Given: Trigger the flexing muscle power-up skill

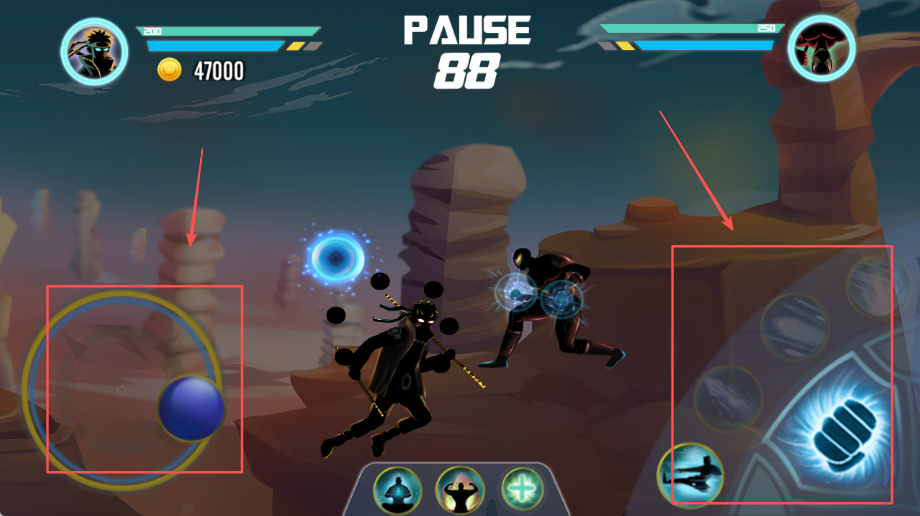Looking at the screenshot, I should coord(460,490).
